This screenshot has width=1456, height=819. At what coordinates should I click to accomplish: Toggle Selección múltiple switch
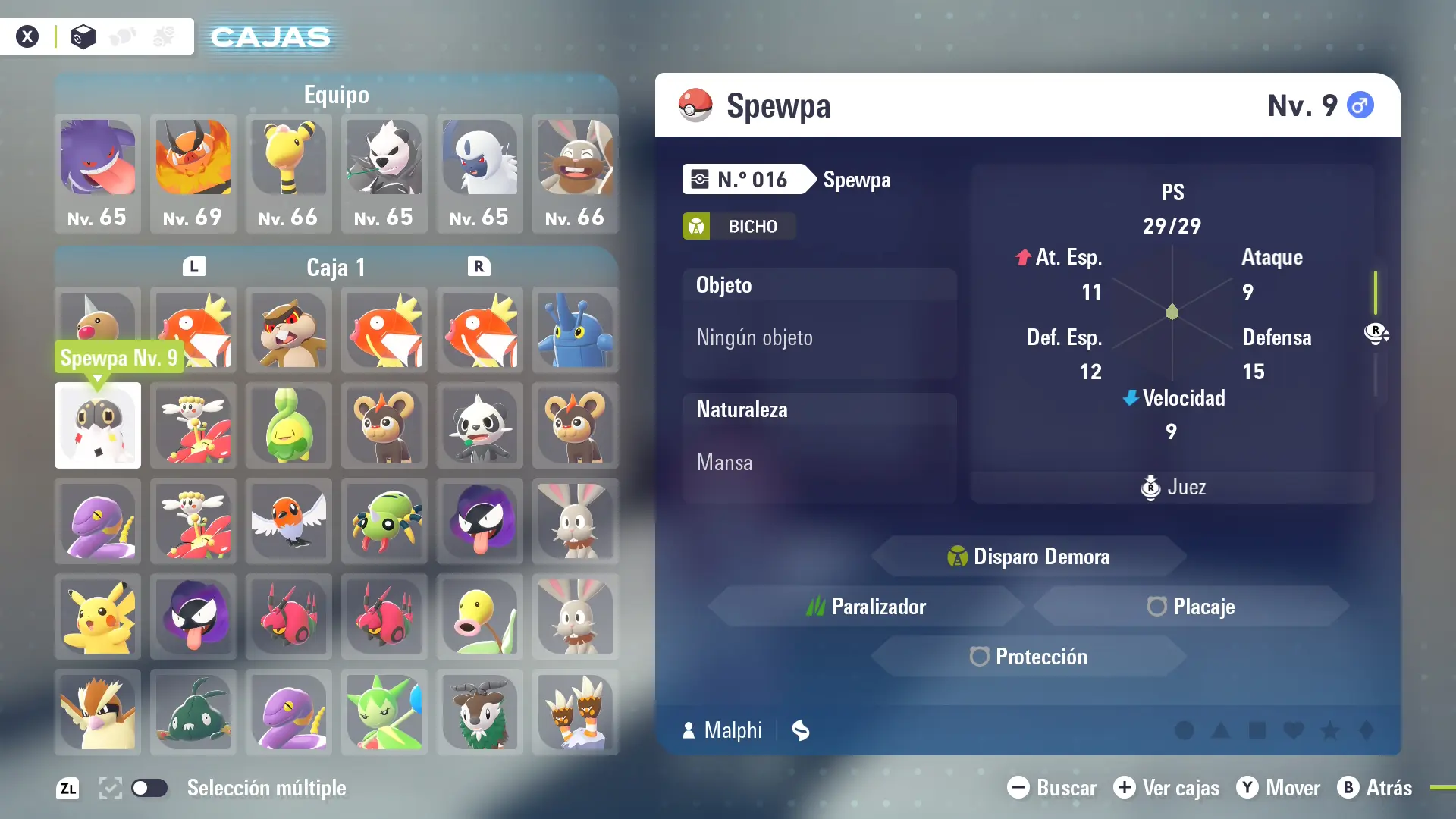point(149,788)
